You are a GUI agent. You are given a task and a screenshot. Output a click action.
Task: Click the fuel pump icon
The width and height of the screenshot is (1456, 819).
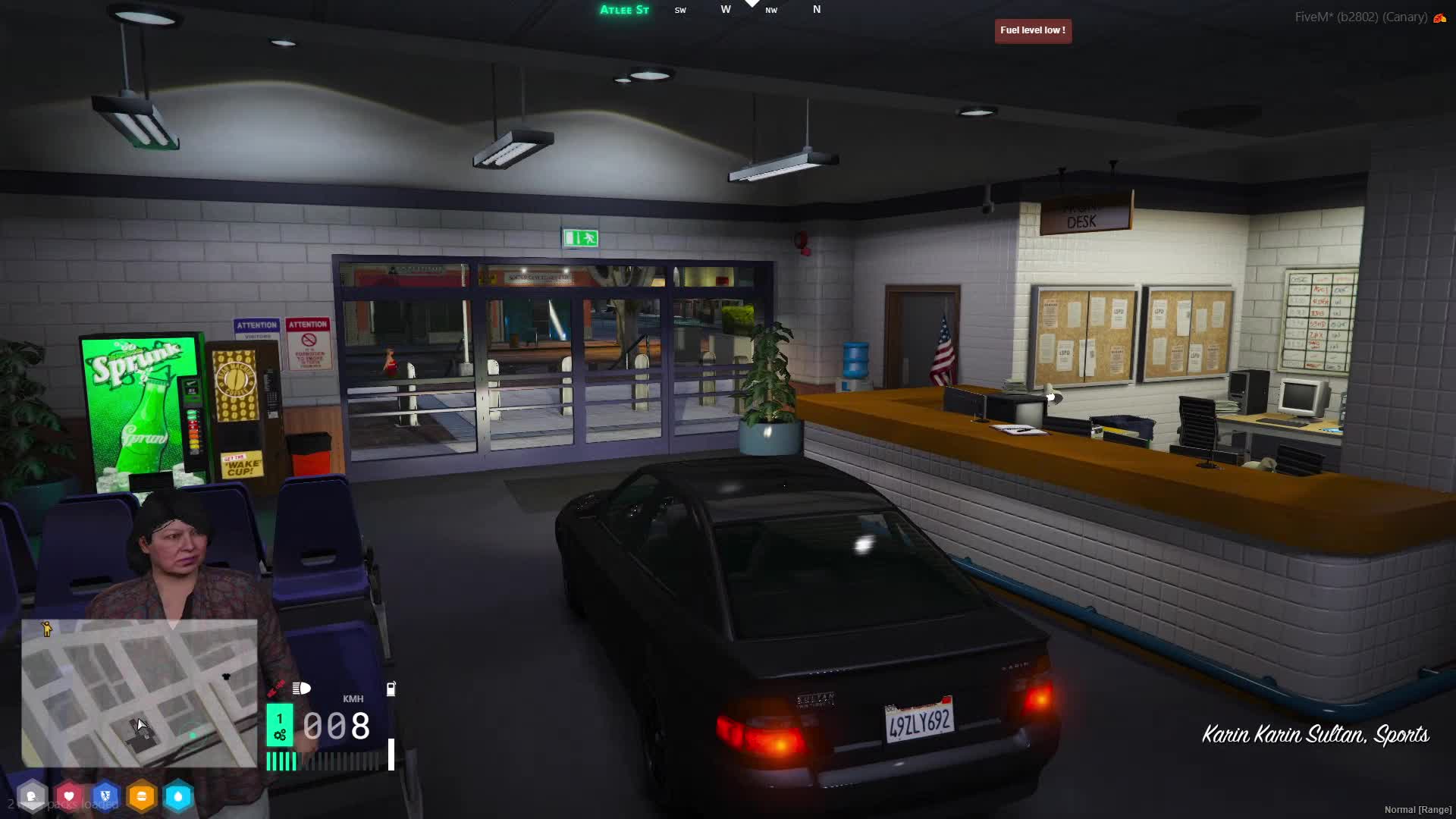click(x=391, y=689)
